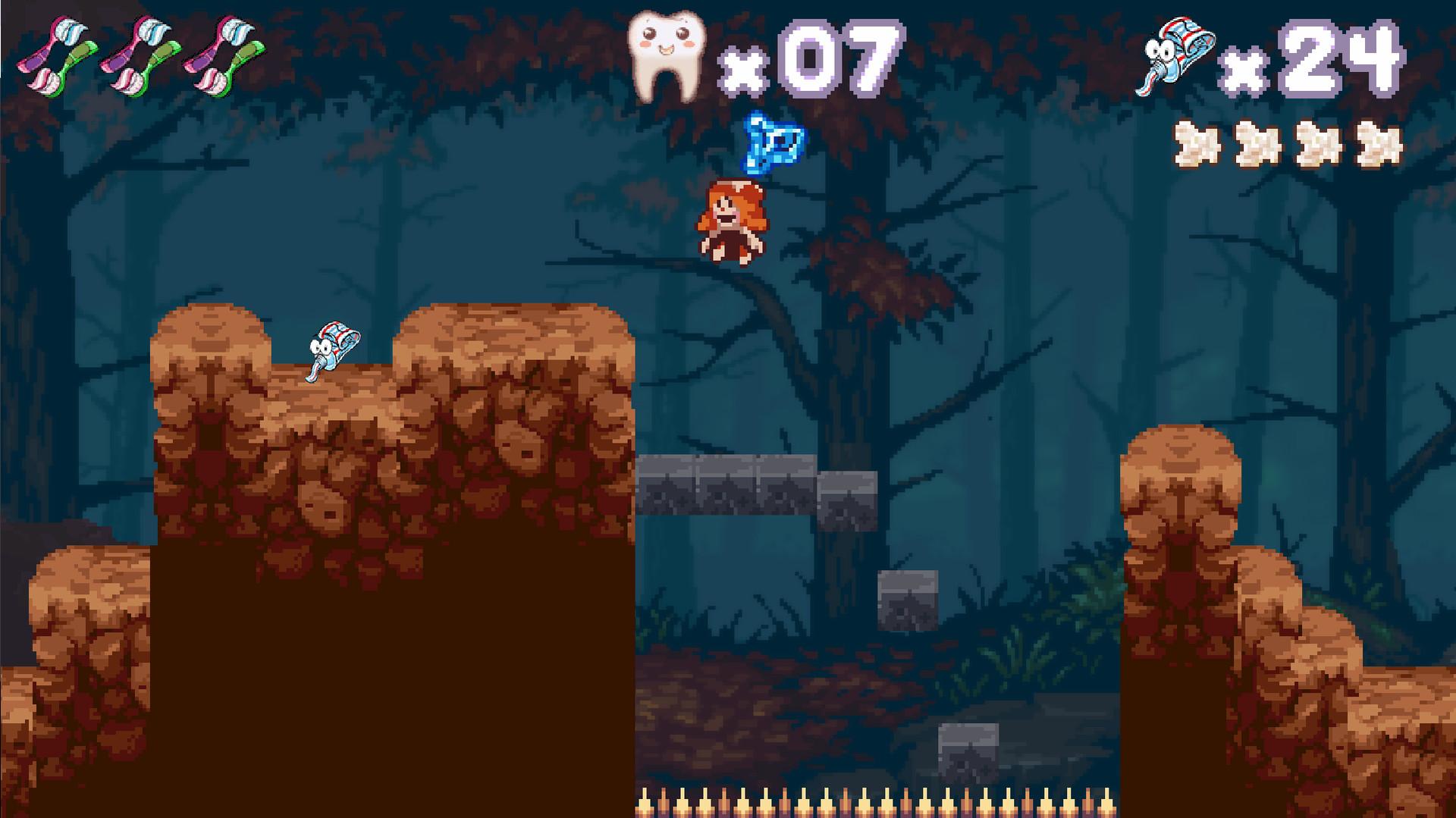The height and width of the screenshot is (818, 1456).
Task: Select the last popcorn collectible icon
Action: (1380, 144)
